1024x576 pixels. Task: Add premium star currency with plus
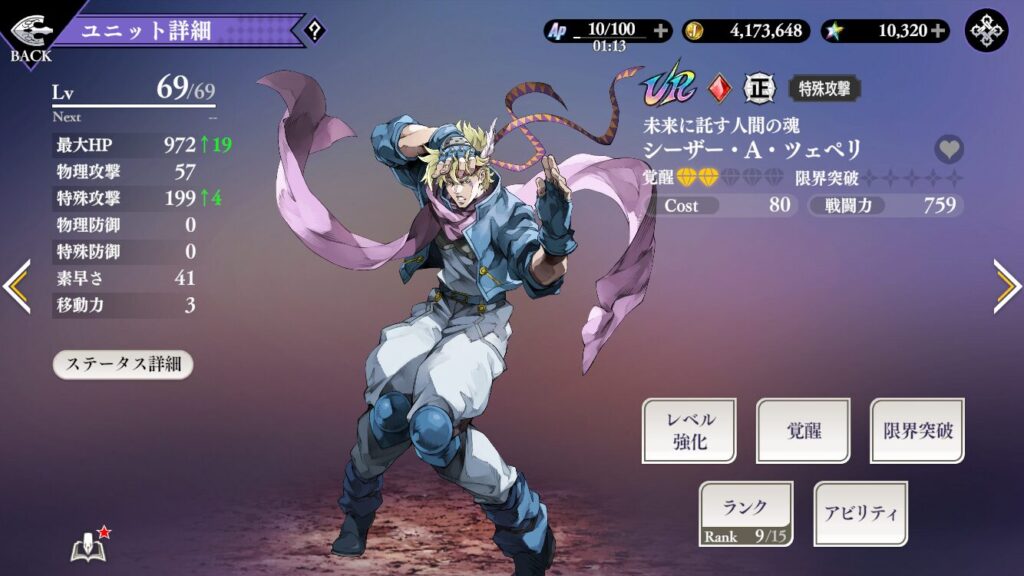click(938, 31)
